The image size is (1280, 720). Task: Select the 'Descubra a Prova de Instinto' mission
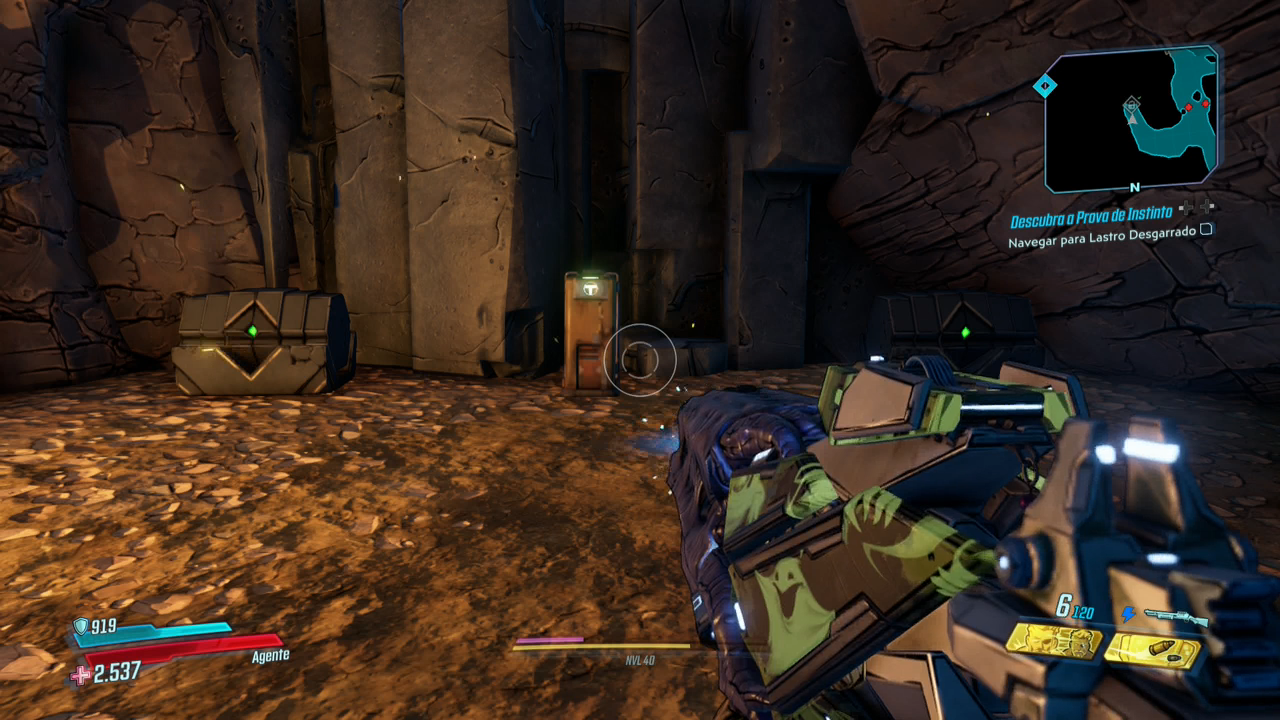pos(1092,221)
